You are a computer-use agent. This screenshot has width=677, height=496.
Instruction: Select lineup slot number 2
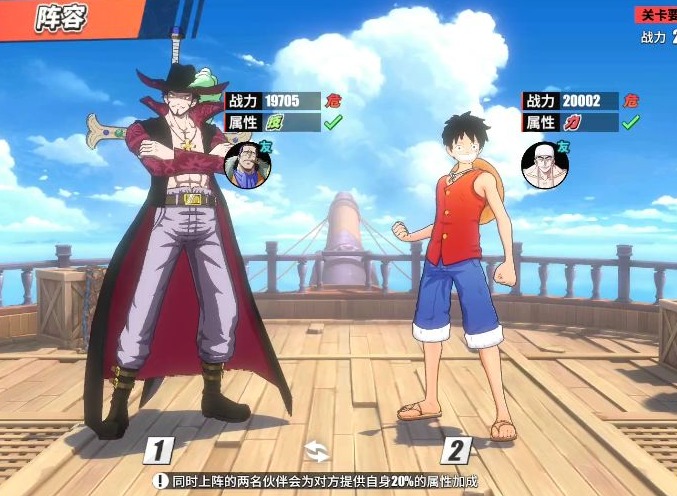click(456, 450)
